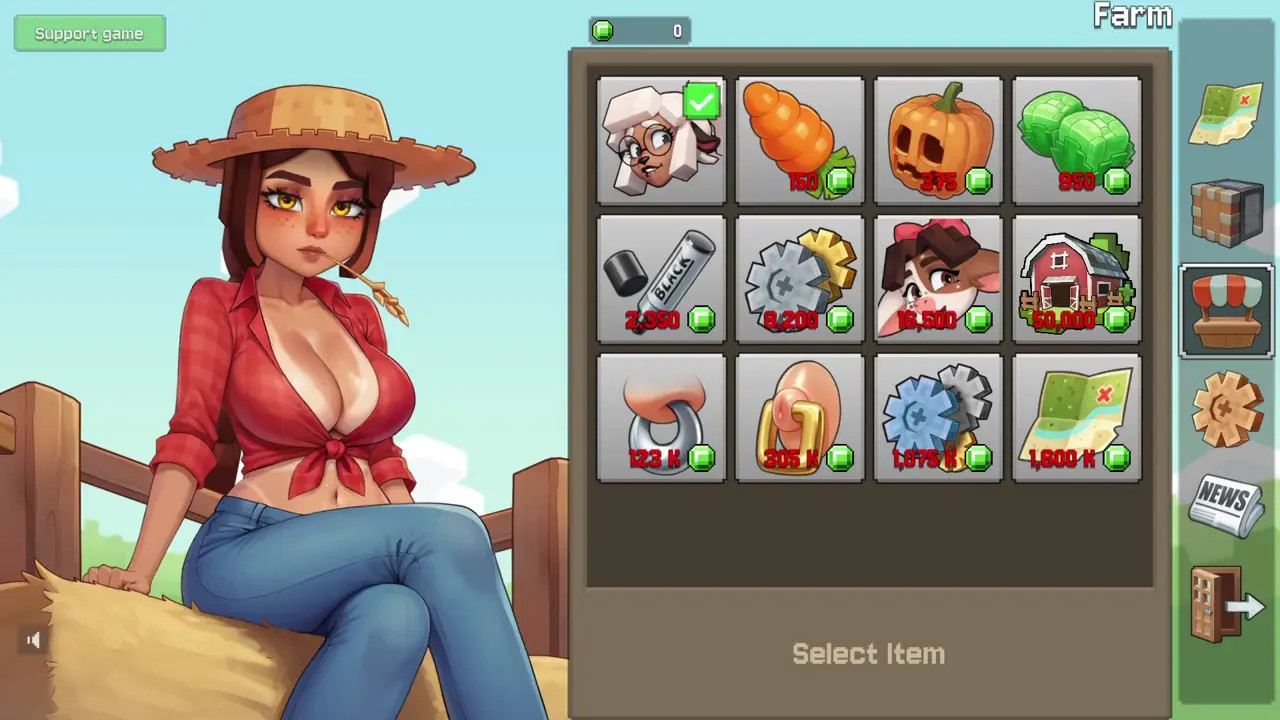Select the silver ring item

tap(661, 418)
